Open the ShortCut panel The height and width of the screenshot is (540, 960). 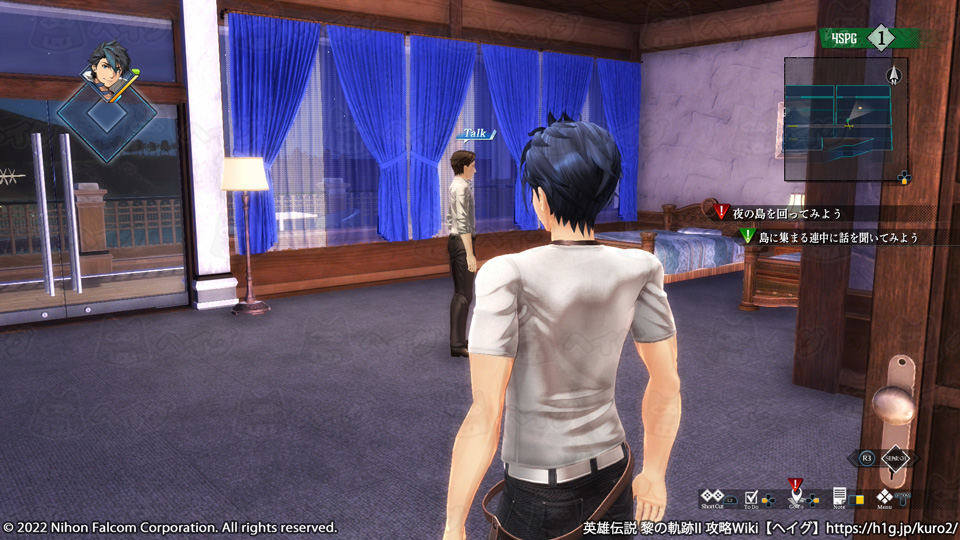(x=712, y=497)
